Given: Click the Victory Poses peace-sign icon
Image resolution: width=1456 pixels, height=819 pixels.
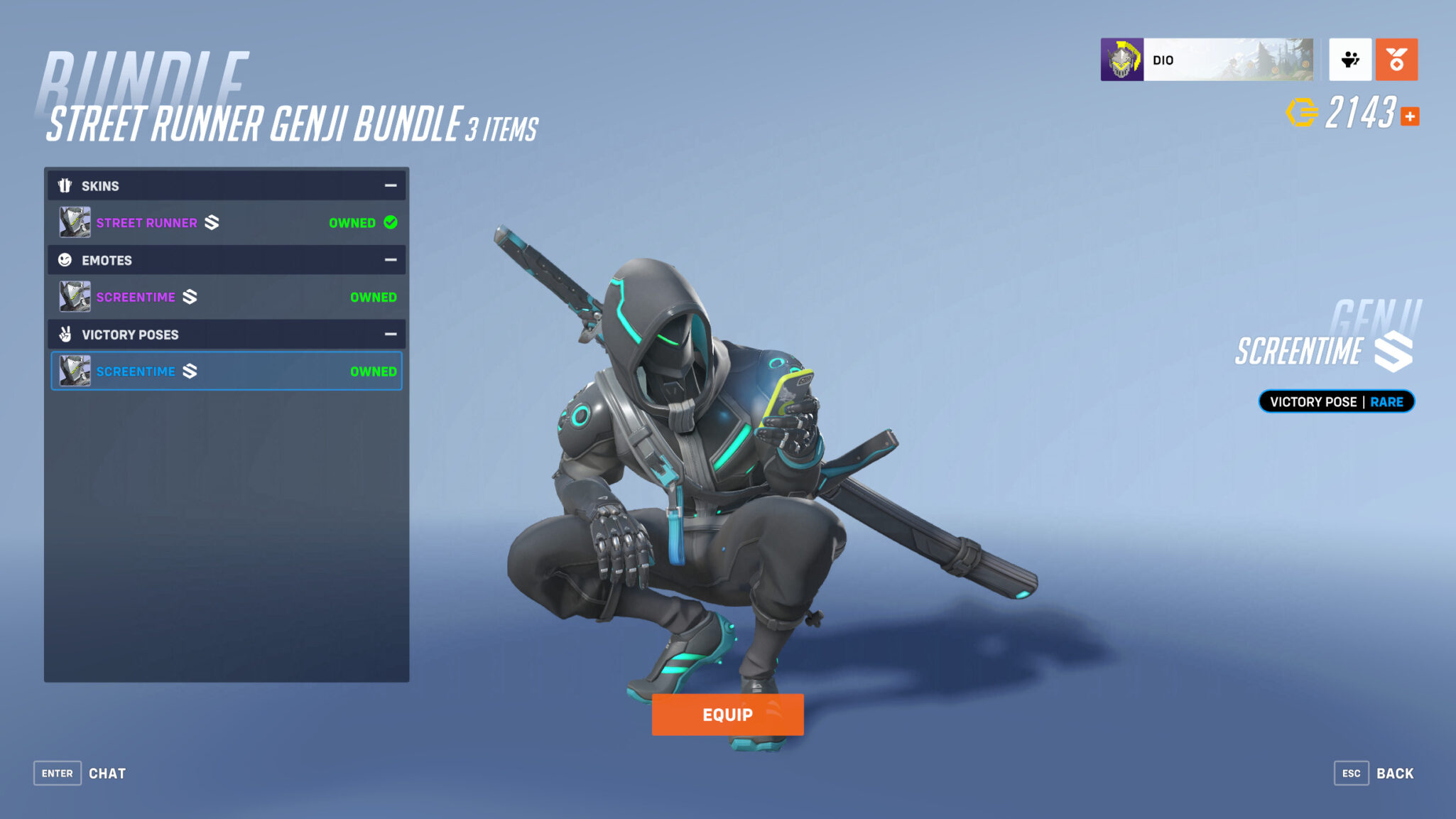Looking at the screenshot, I should click(65, 334).
